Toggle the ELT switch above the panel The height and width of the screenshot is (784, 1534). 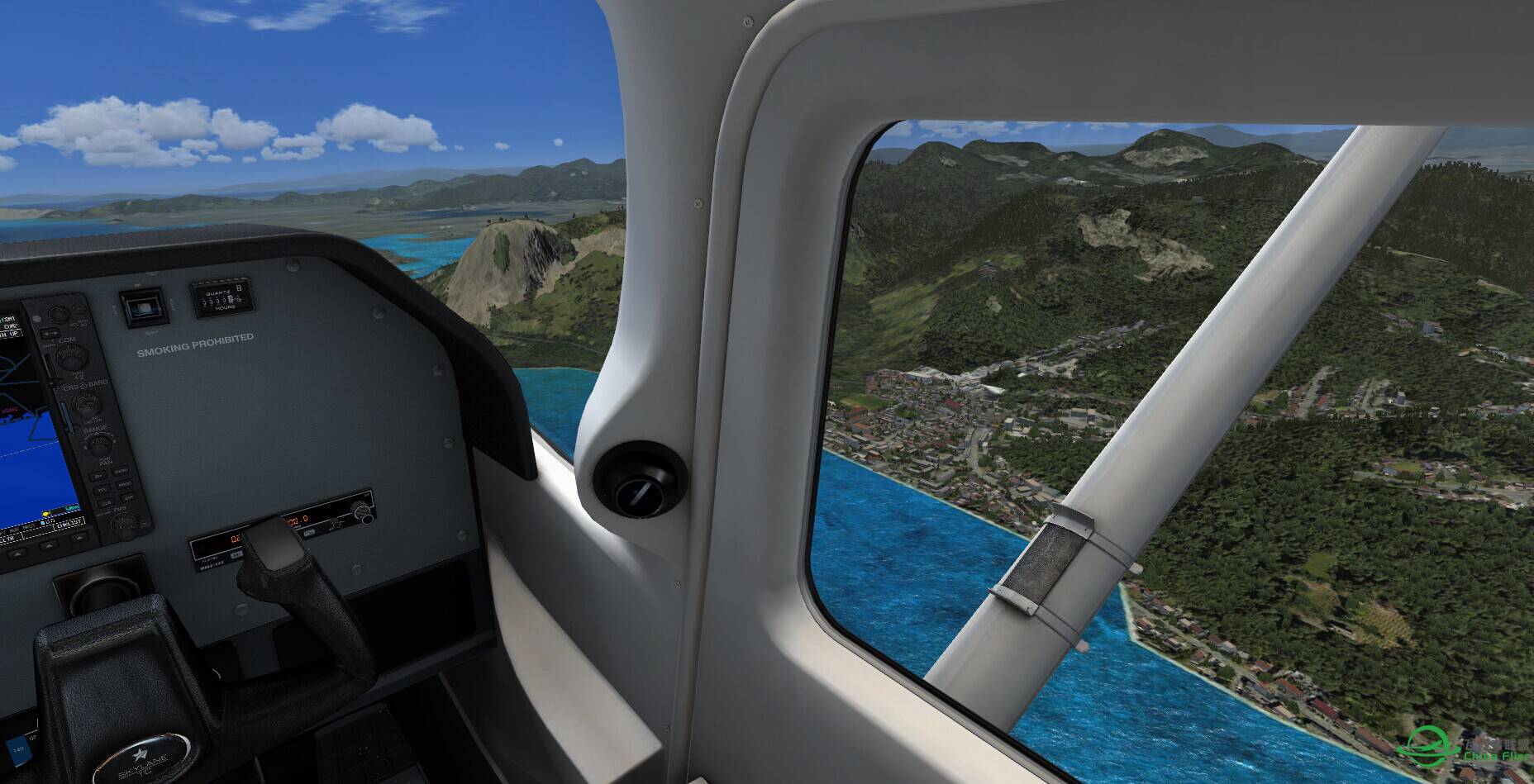tap(144, 307)
